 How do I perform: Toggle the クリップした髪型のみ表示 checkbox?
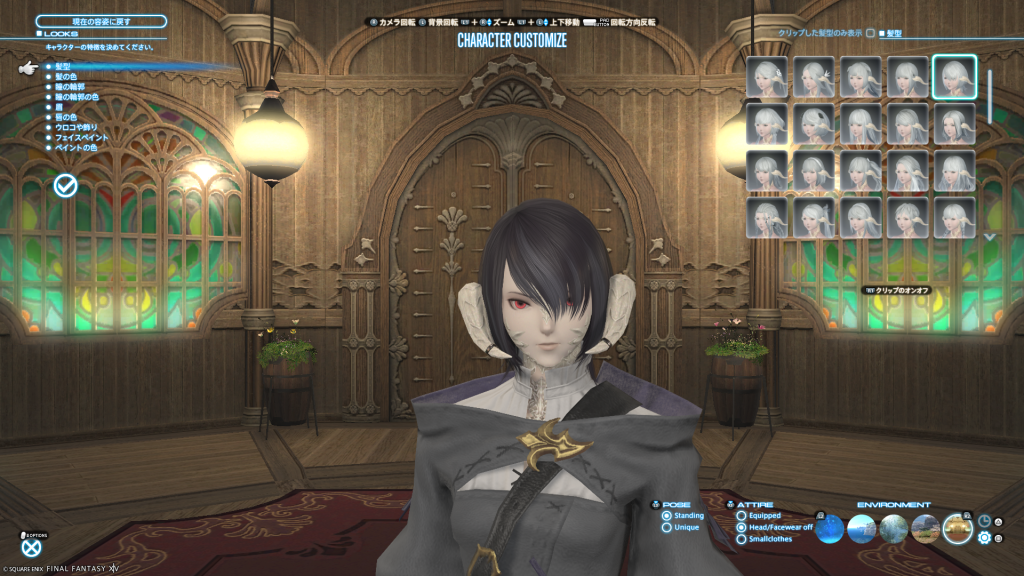(x=870, y=33)
